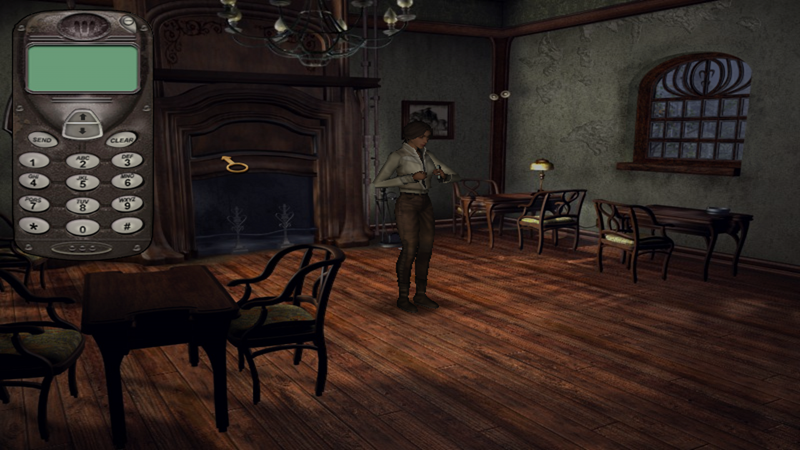Hit the CLEAR button on the phone
The width and height of the screenshot is (800, 450).
[x=122, y=139]
